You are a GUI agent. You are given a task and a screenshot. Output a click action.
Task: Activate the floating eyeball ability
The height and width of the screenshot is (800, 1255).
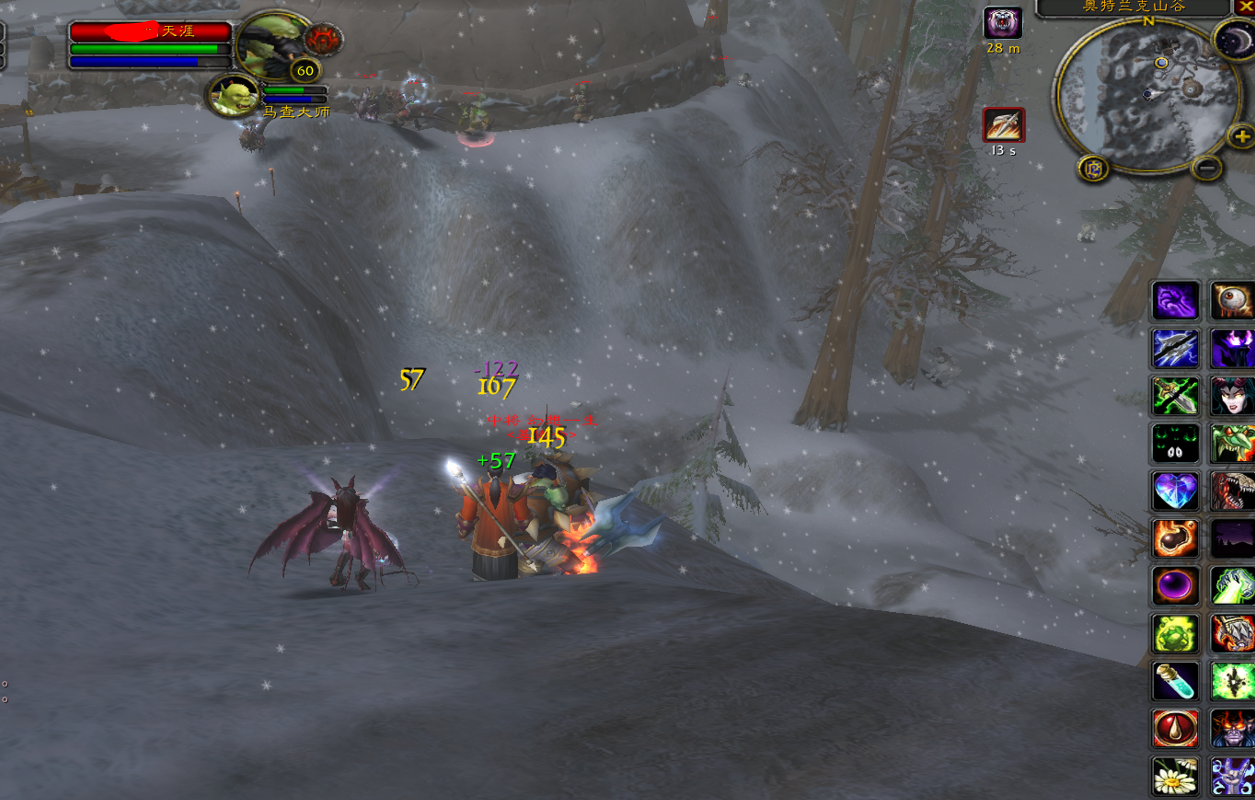point(1231,300)
